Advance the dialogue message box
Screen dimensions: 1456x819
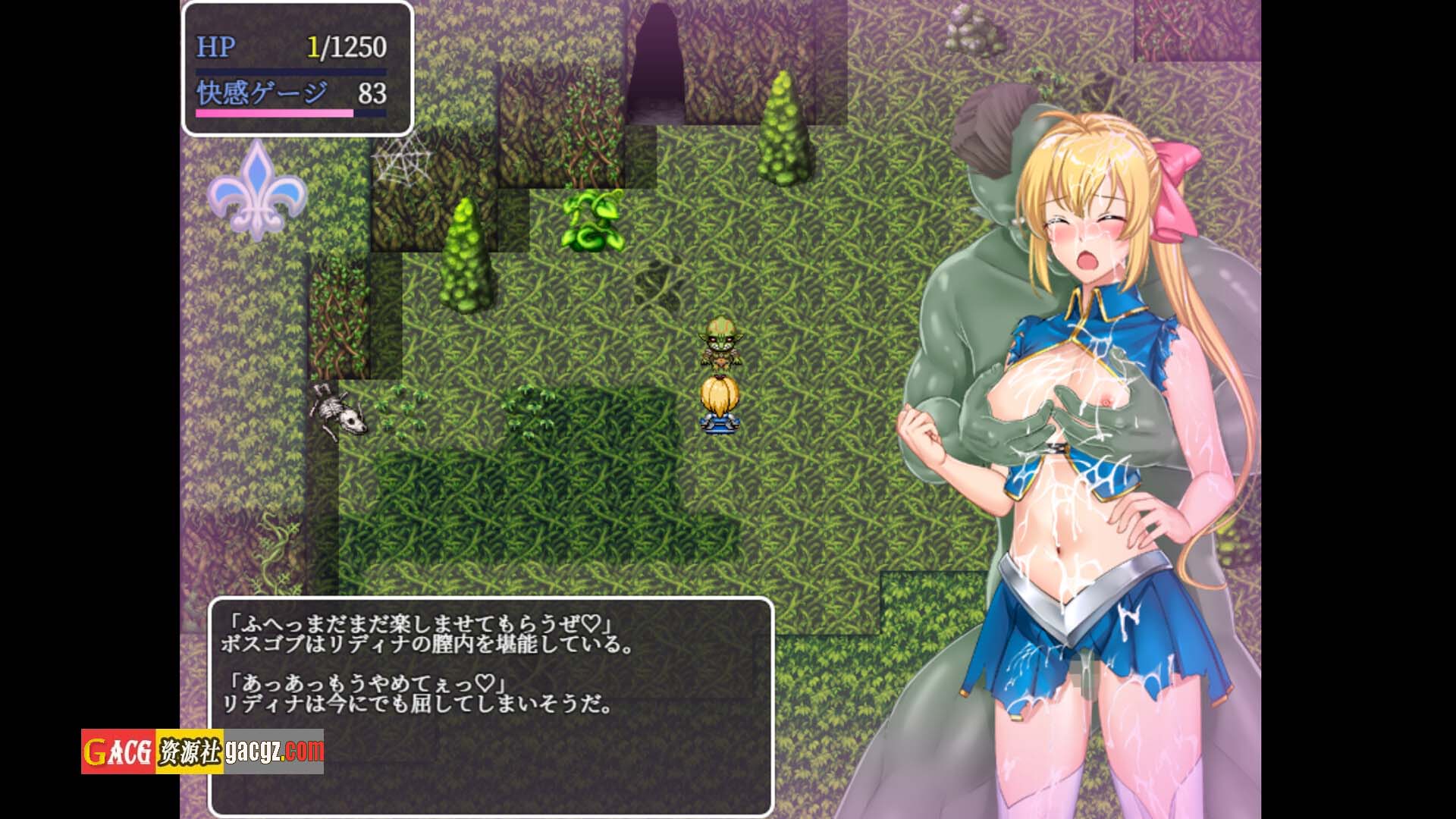click(x=491, y=705)
